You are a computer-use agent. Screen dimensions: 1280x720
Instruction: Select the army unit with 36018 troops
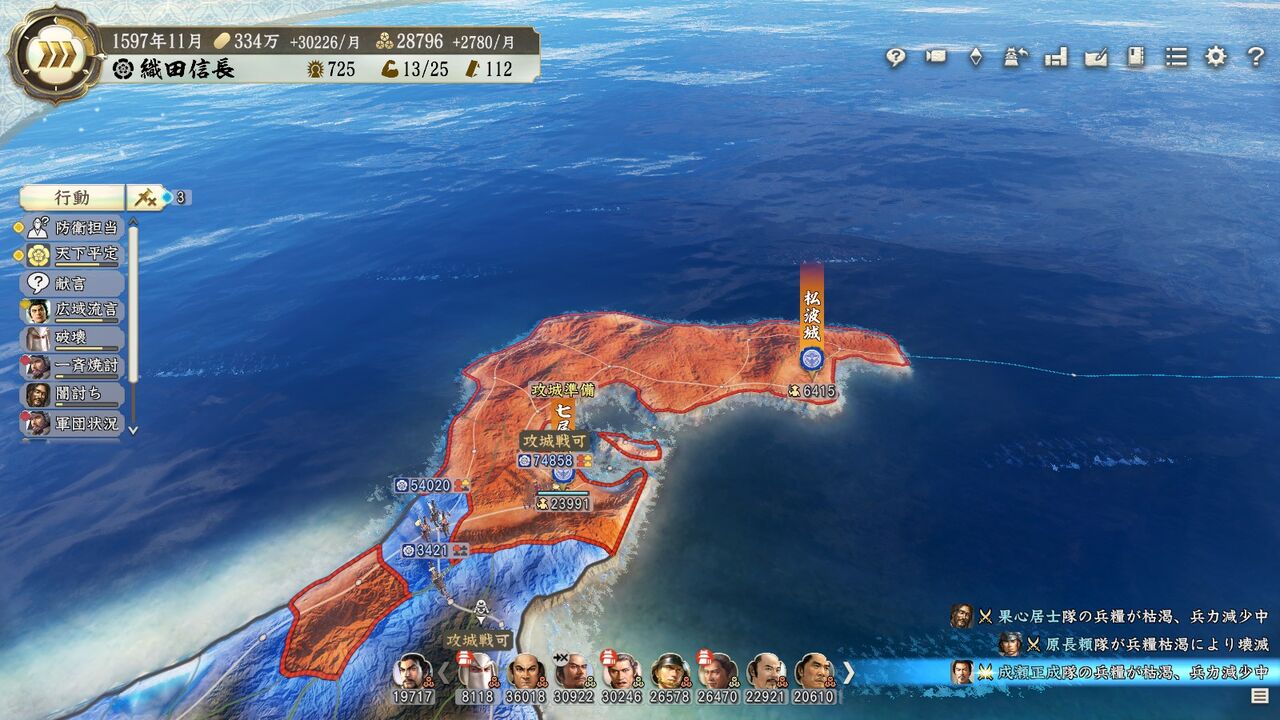click(526, 678)
